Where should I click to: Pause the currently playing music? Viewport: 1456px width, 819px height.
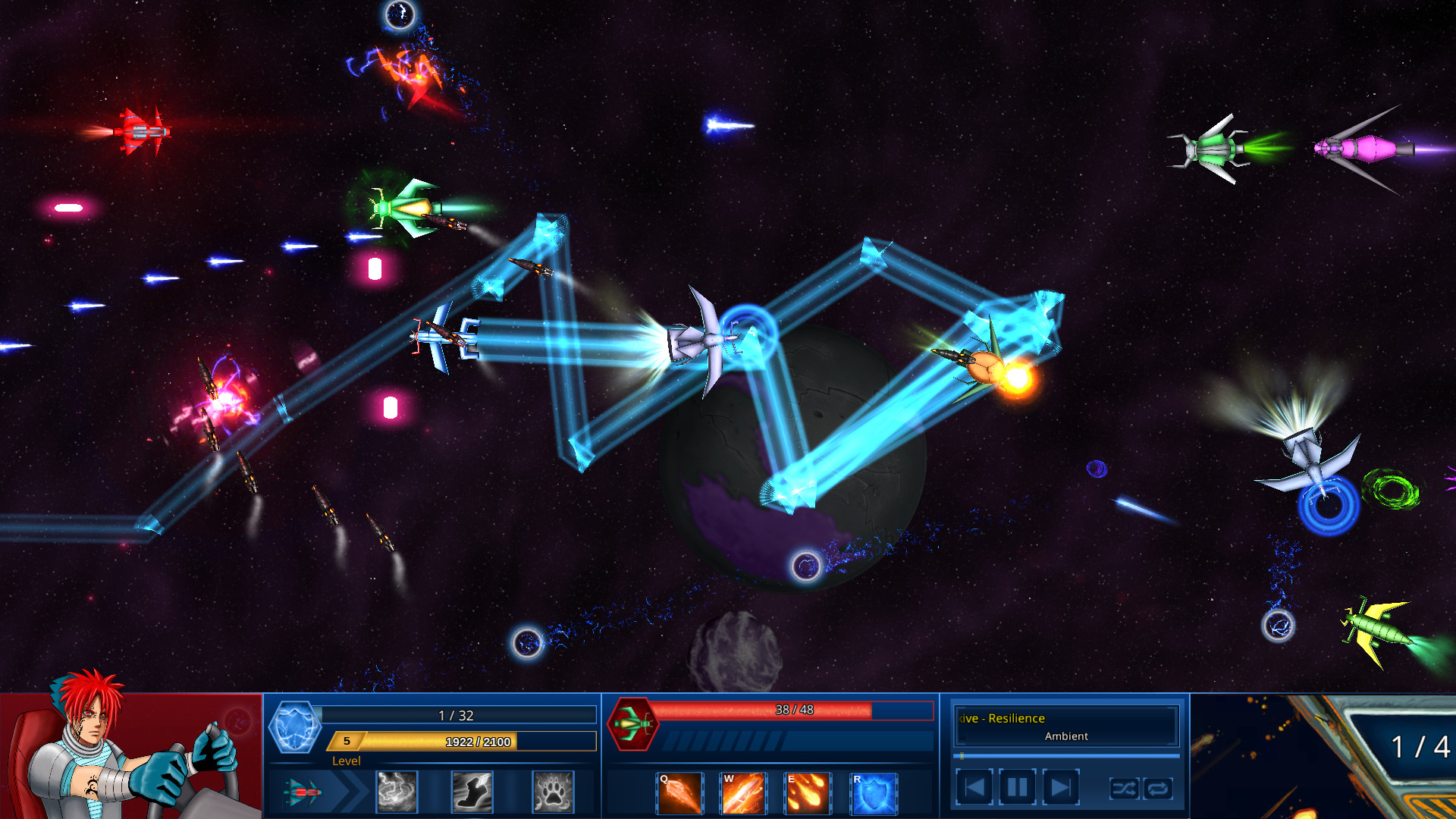point(1016,787)
